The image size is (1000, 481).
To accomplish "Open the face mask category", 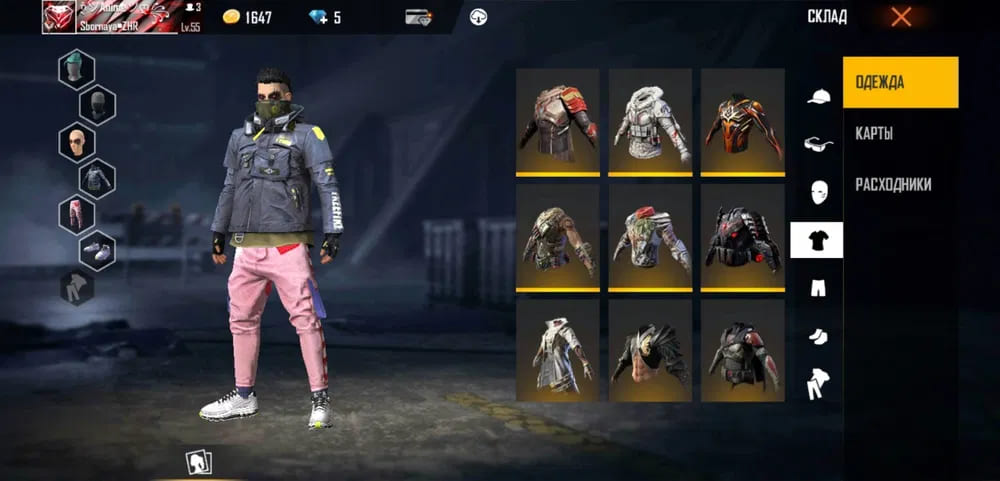I will (x=817, y=192).
